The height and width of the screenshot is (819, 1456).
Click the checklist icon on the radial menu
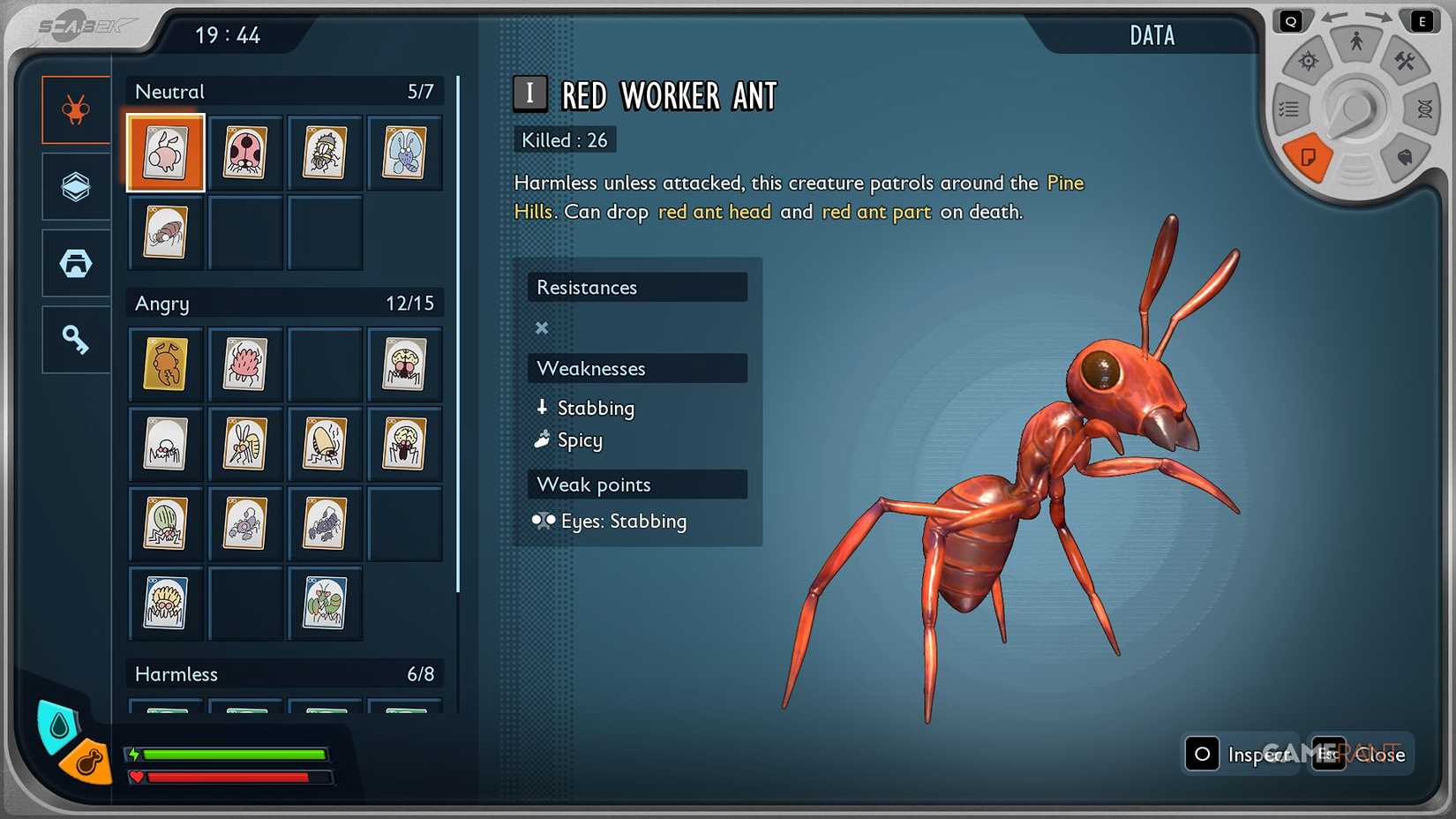[x=1288, y=108]
